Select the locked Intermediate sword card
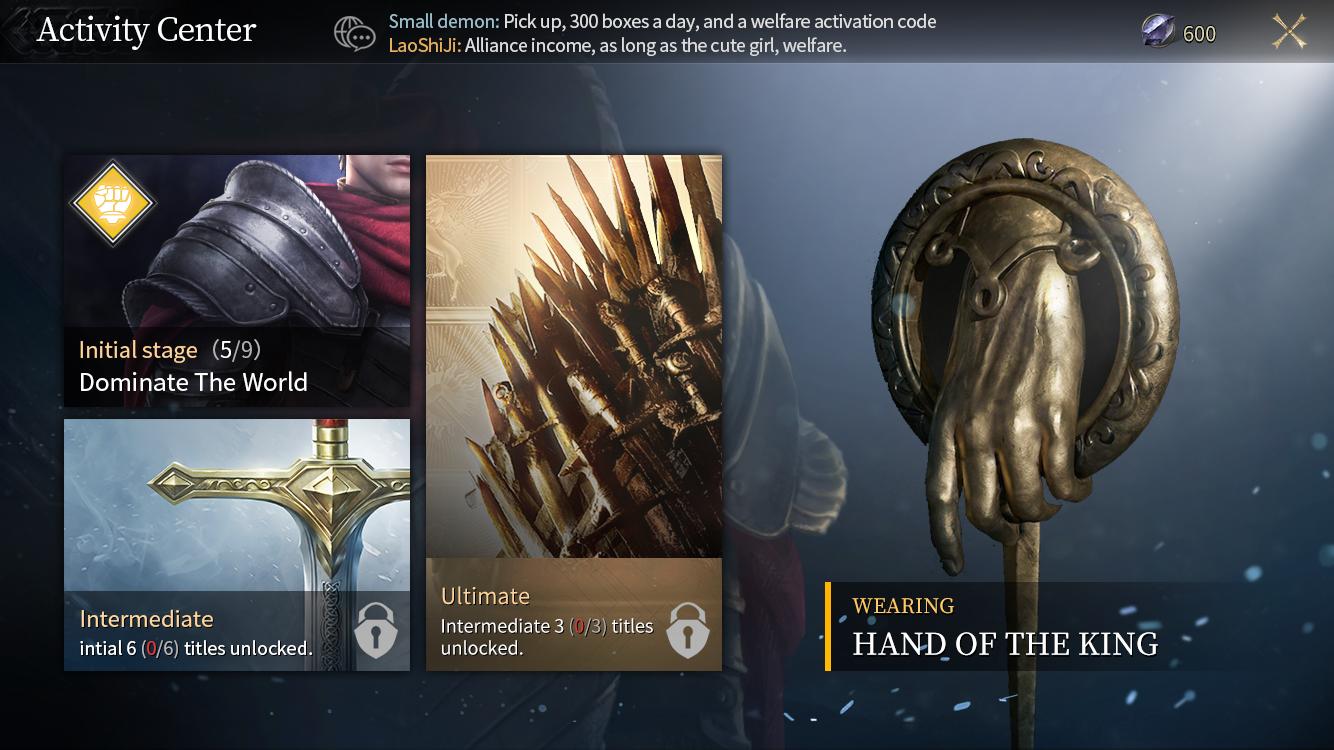This screenshot has height=750, width=1334. (237, 544)
